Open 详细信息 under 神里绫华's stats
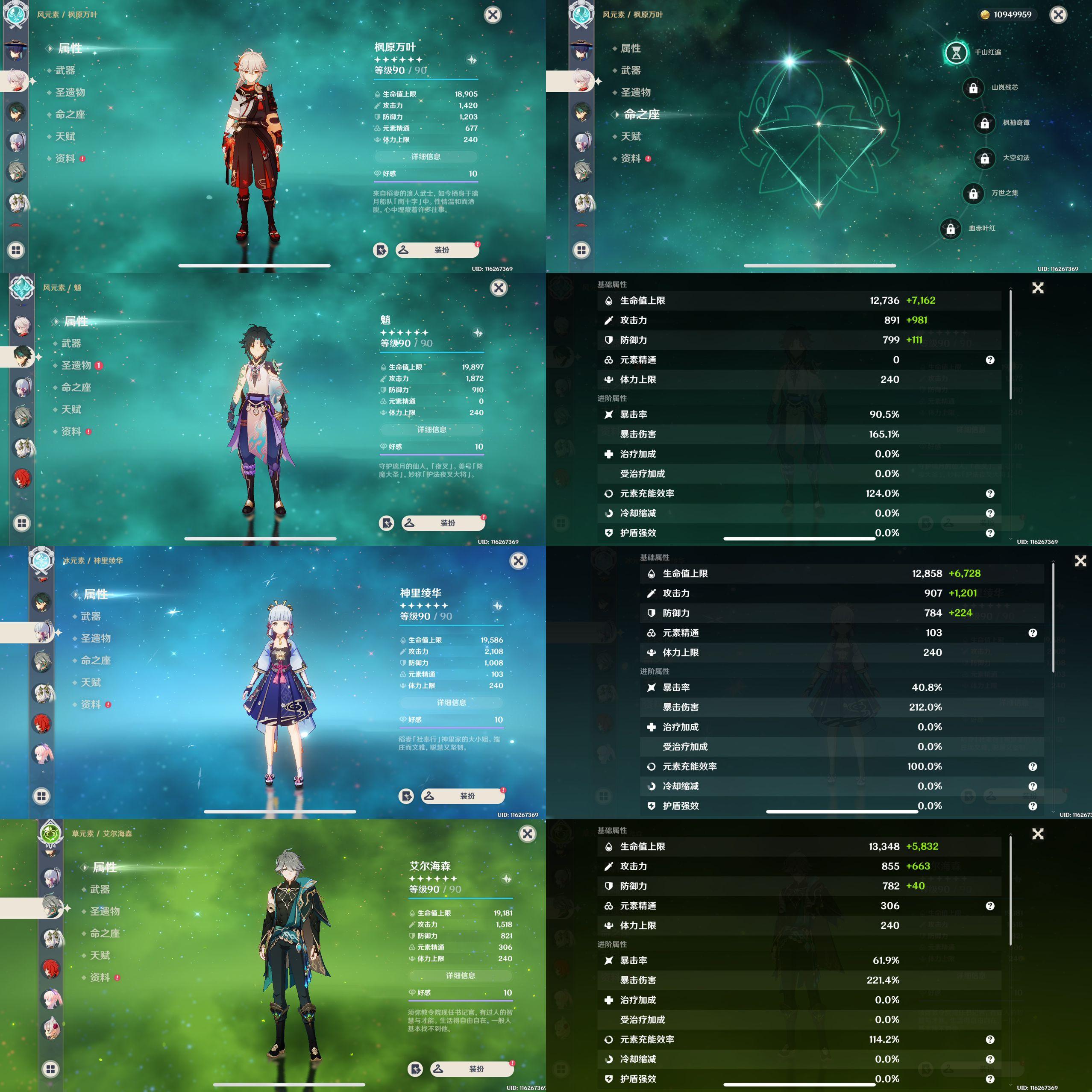The image size is (1092, 1092). point(451,702)
